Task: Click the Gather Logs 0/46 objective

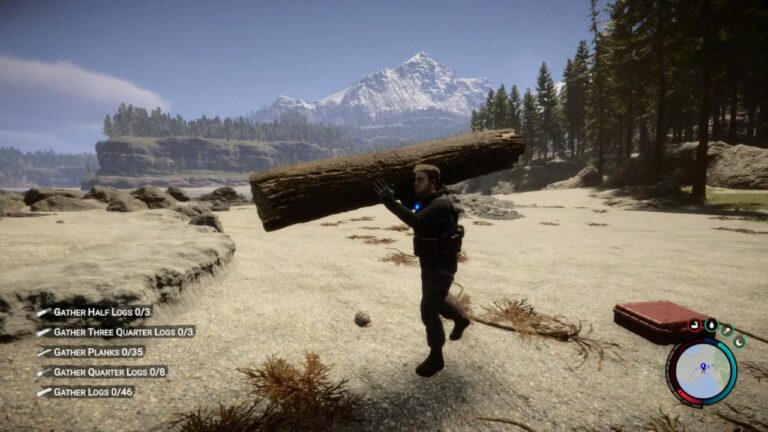Action: coord(93,392)
